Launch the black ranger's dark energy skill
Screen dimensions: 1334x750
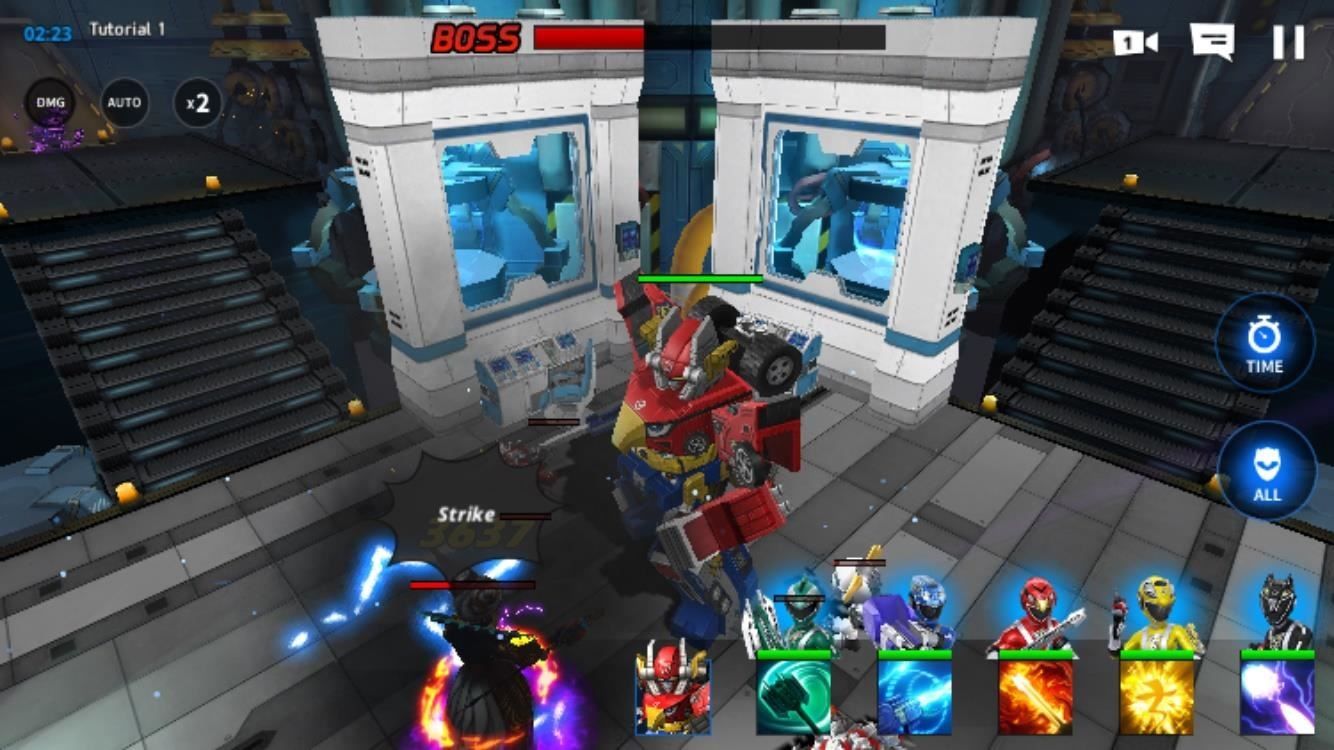click(x=1275, y=697)
